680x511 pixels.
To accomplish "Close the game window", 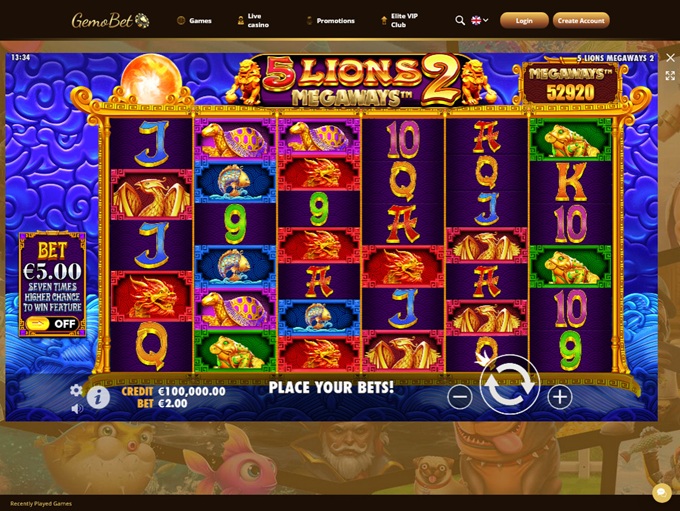I will coord(670,58).
